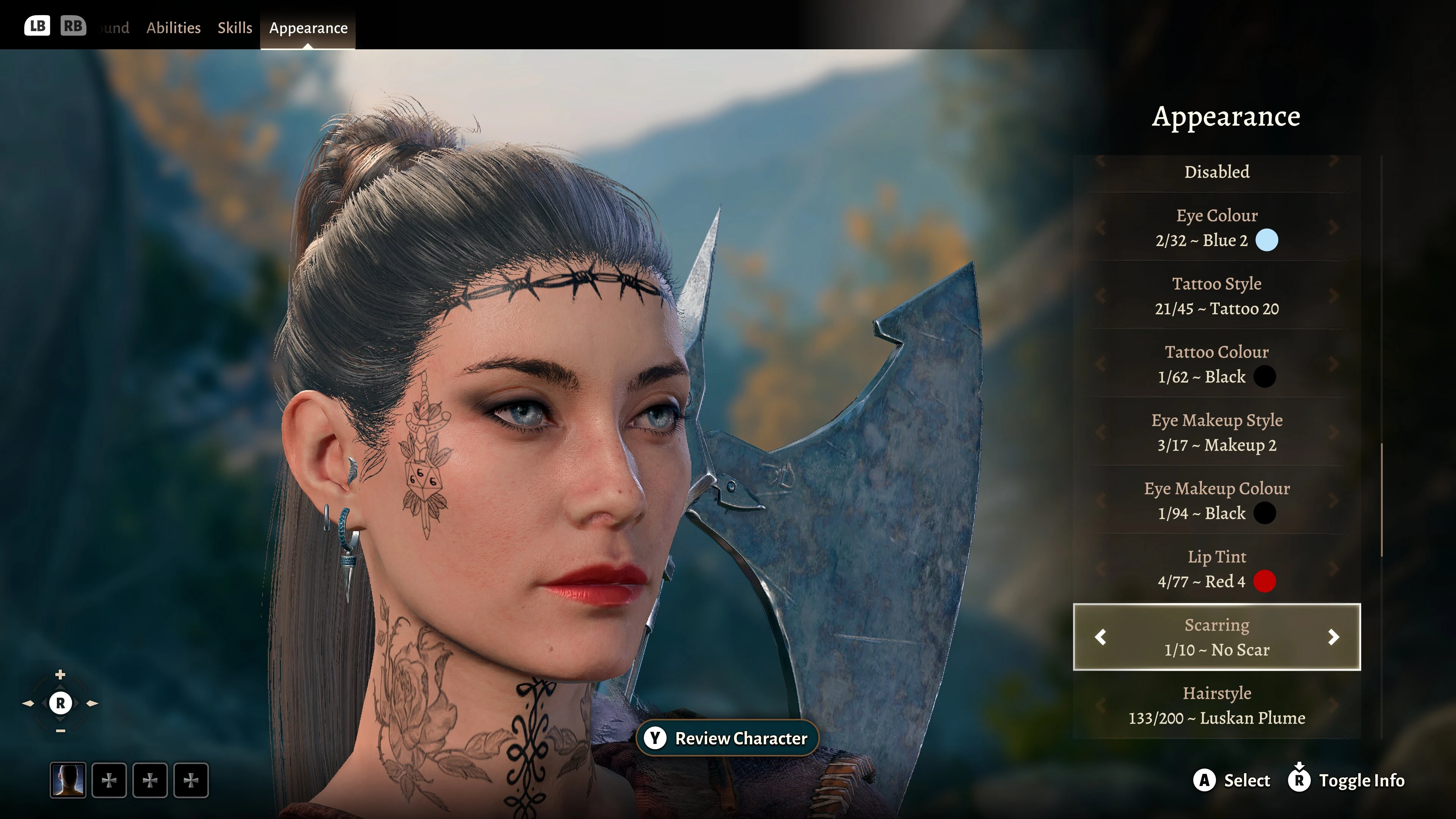Pick the Eye Makeup Style row

[1216, 432]
